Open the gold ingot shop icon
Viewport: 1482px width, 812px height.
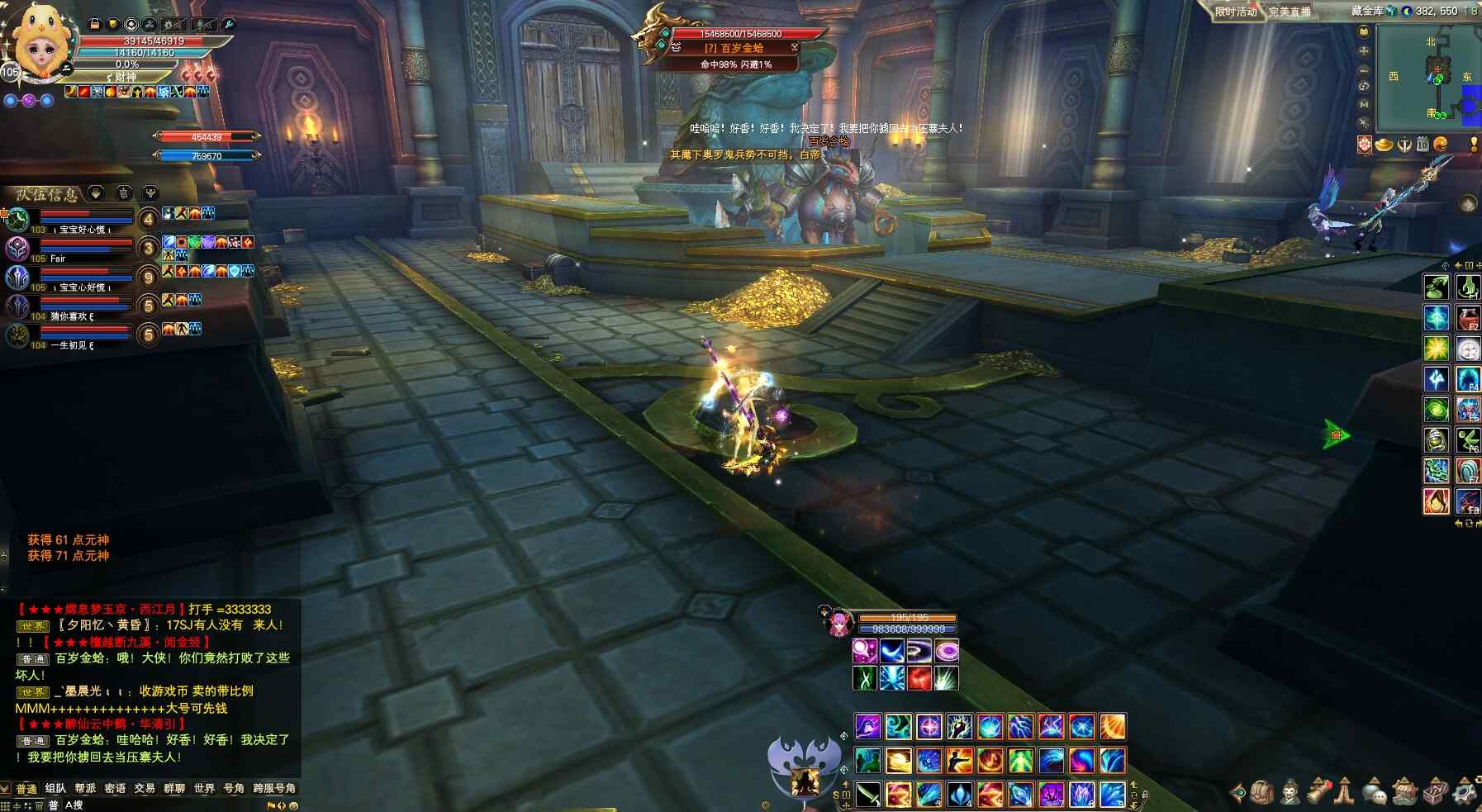point(1384,145)
